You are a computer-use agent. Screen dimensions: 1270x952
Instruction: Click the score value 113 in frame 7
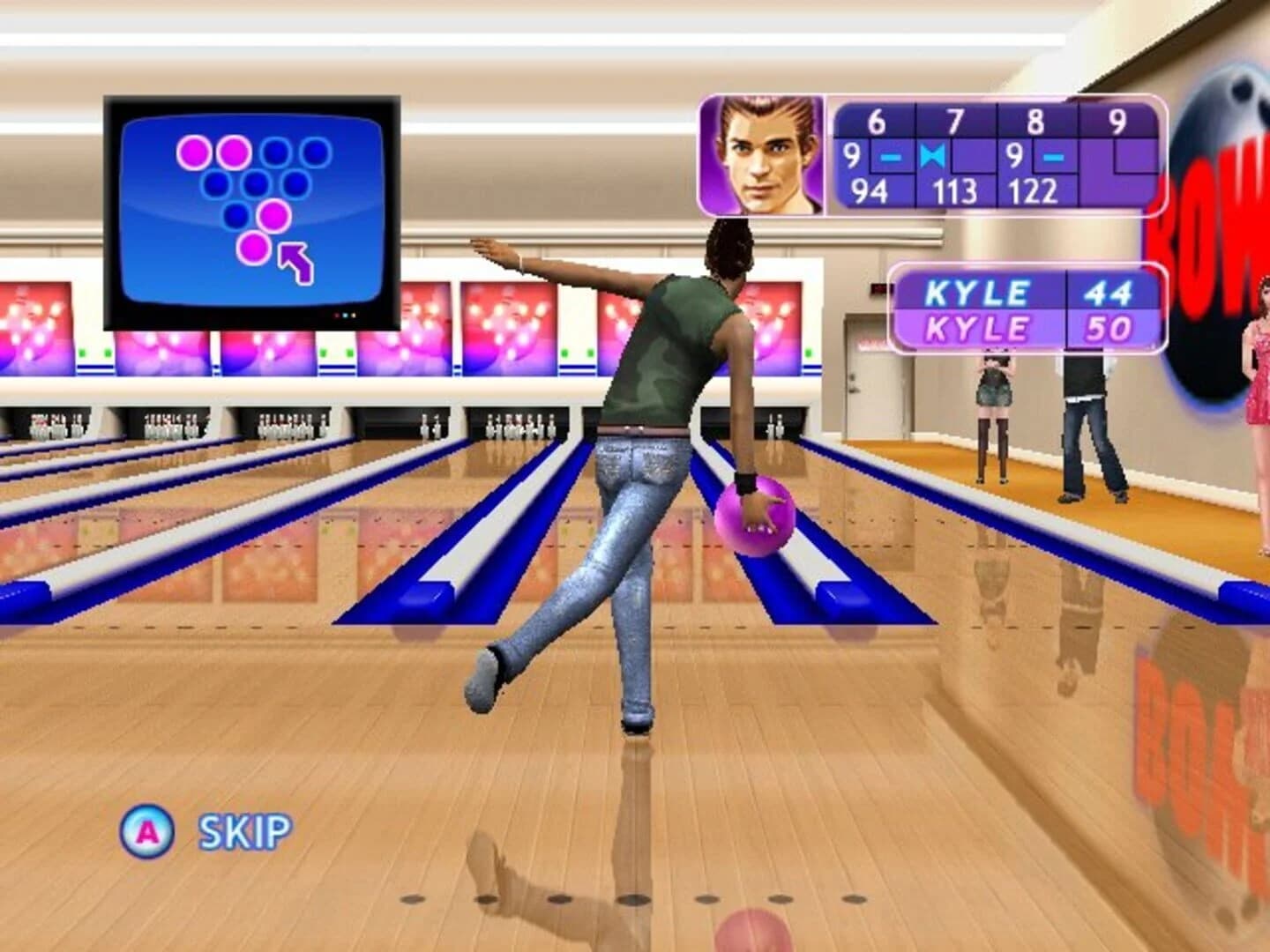click(955, 188)
